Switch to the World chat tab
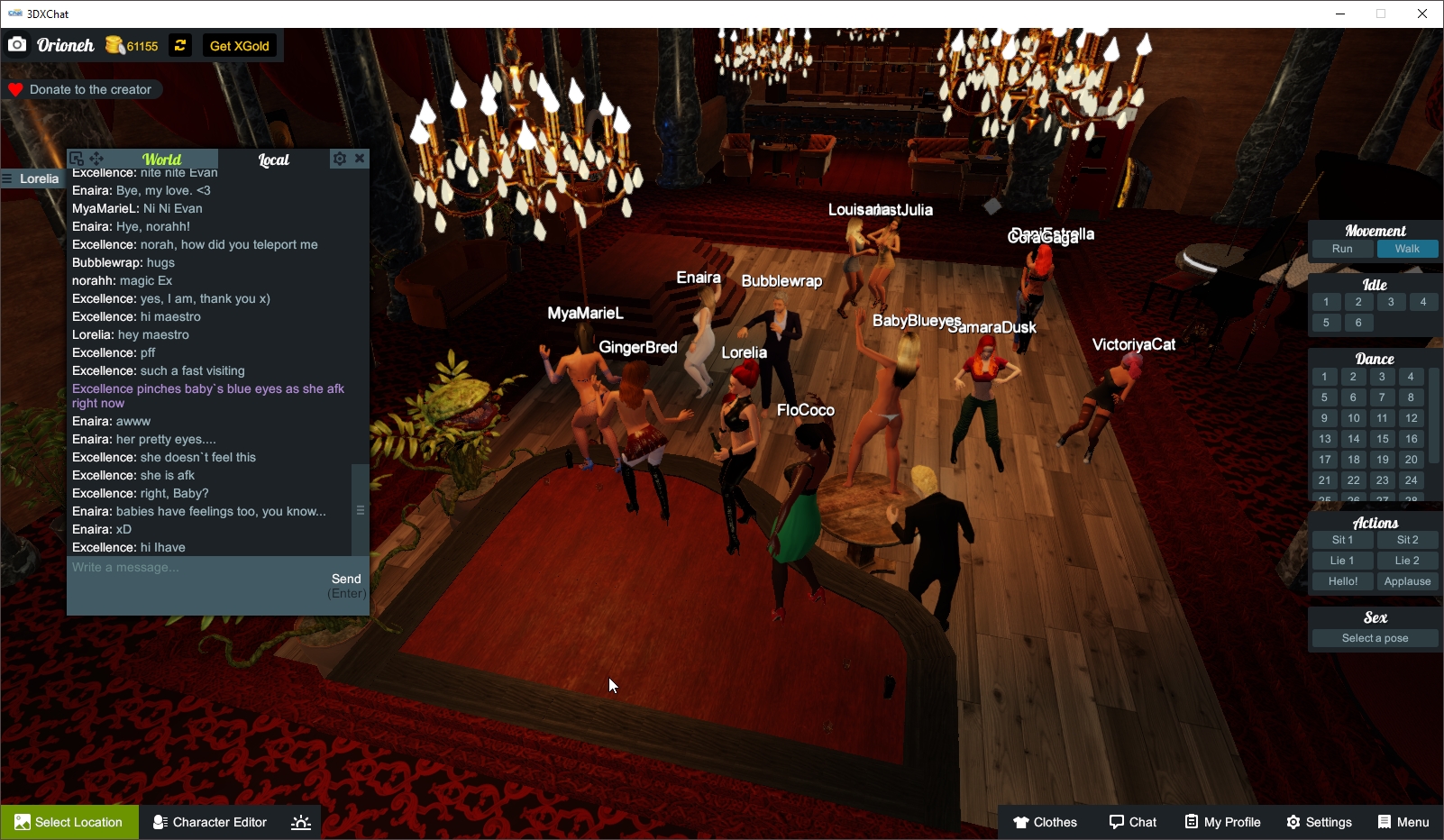 162,159
